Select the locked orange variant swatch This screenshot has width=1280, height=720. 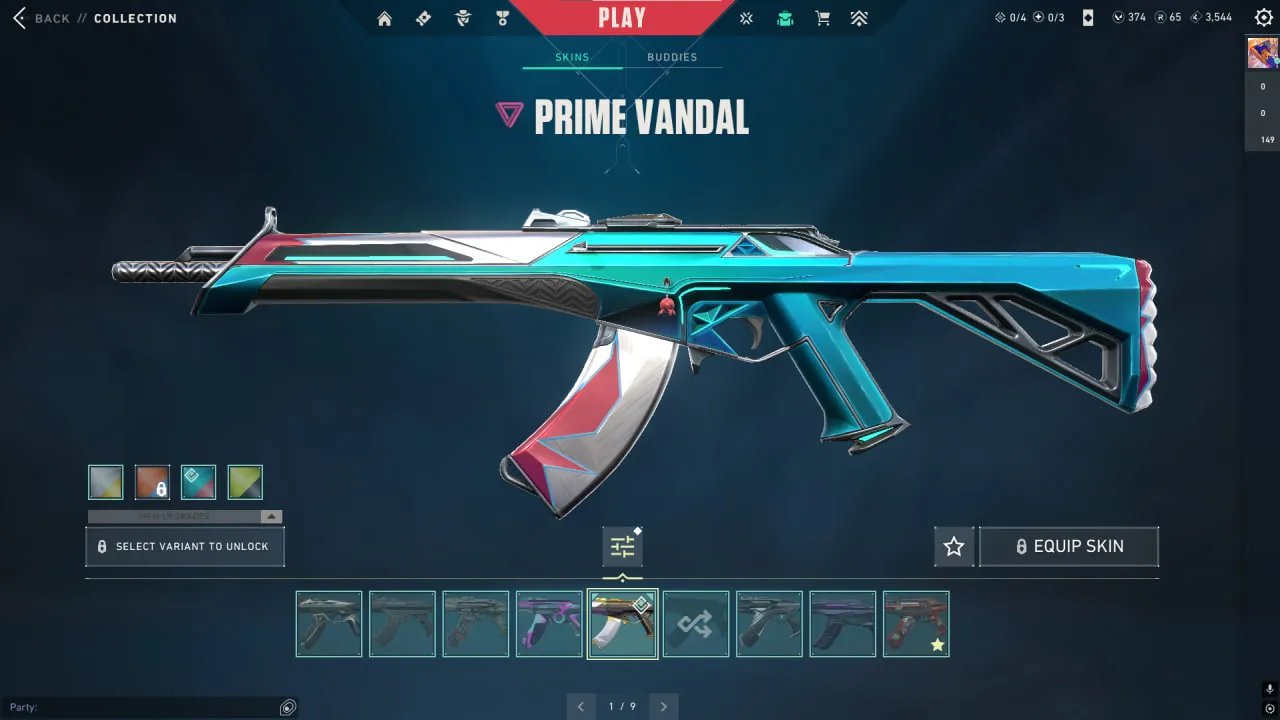(x=152, y=481)
